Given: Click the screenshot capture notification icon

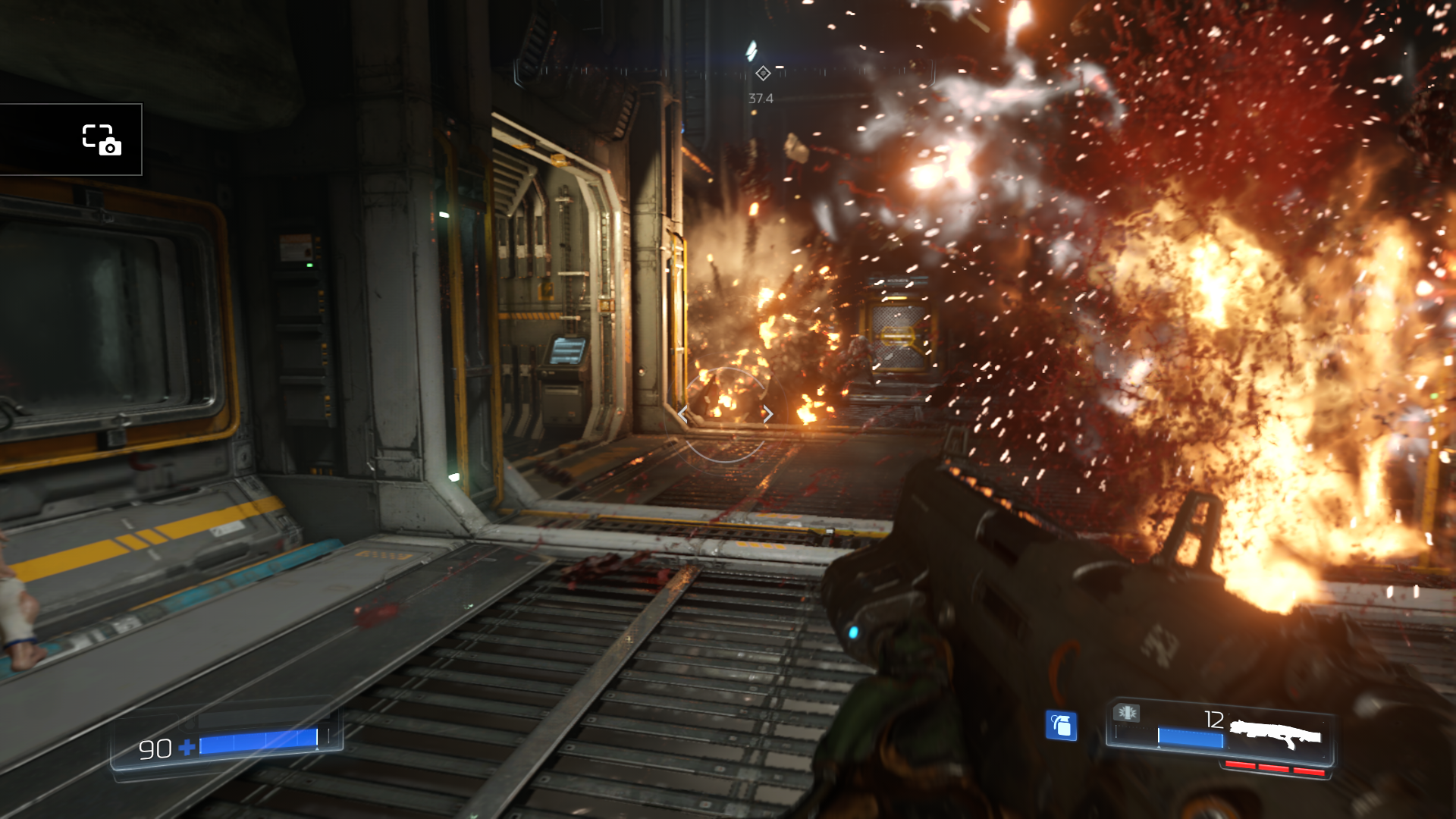Looking at the screenshot, I should click(102, 140).
